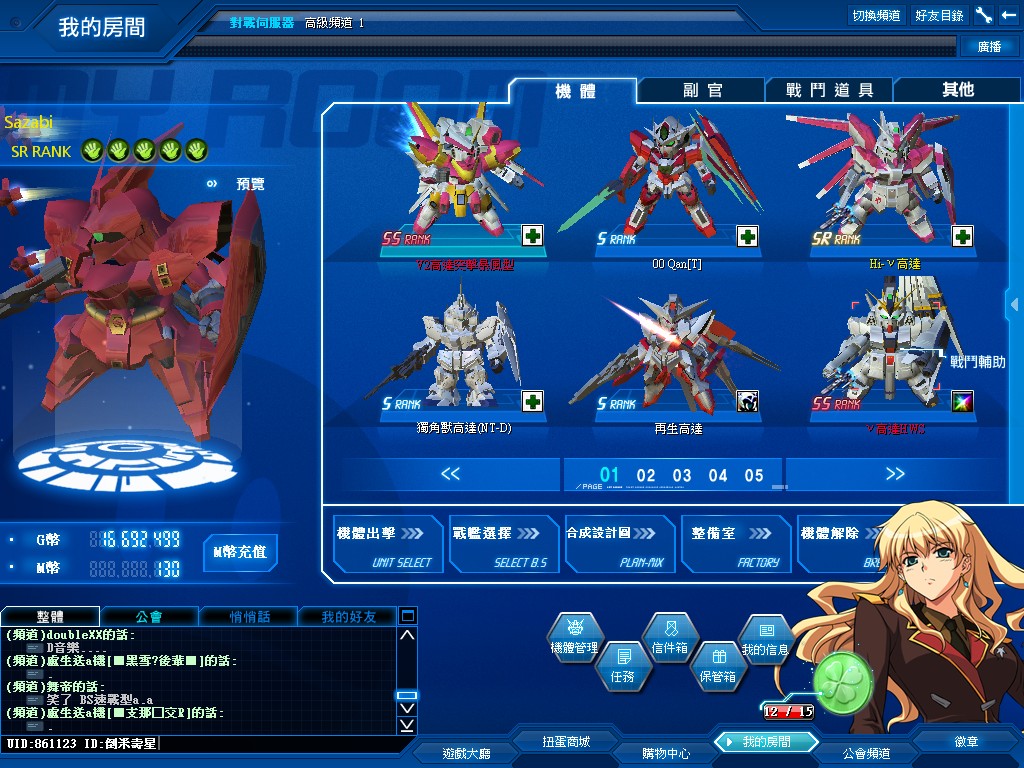
Task: Select the 其他 tab
Action: 957,90
